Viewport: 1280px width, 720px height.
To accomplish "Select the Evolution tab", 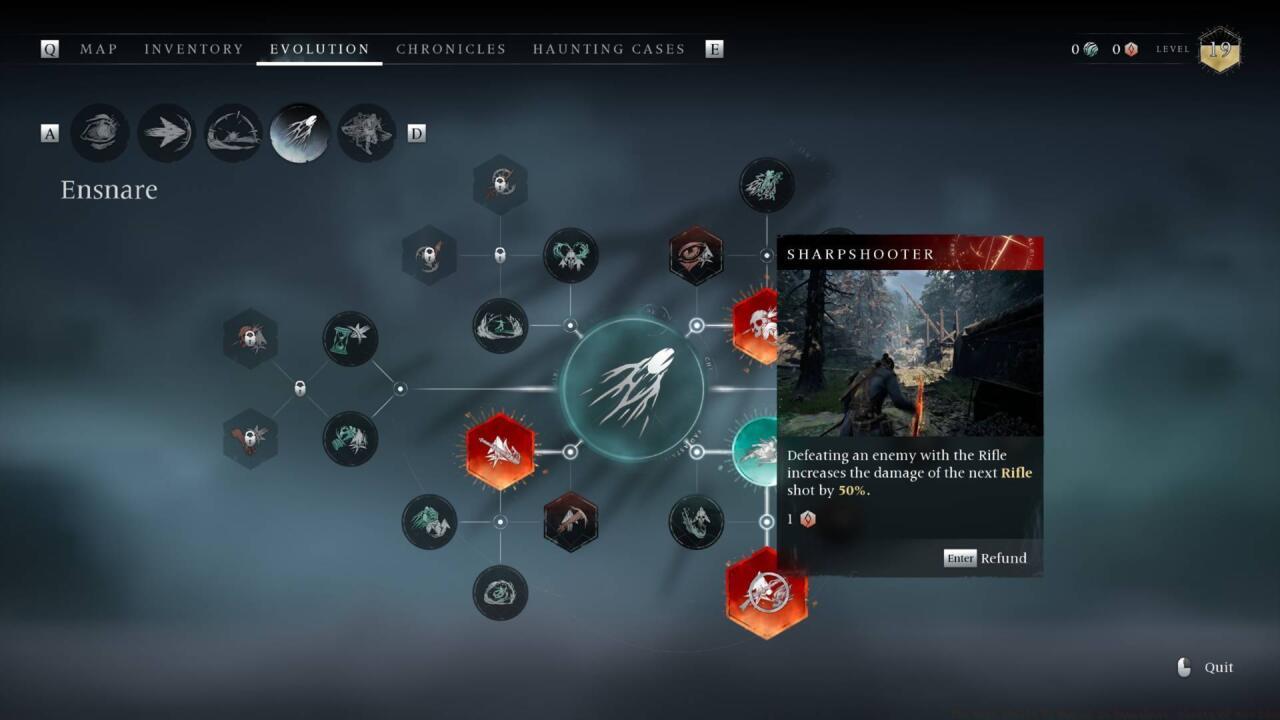I will coord(319,49).
